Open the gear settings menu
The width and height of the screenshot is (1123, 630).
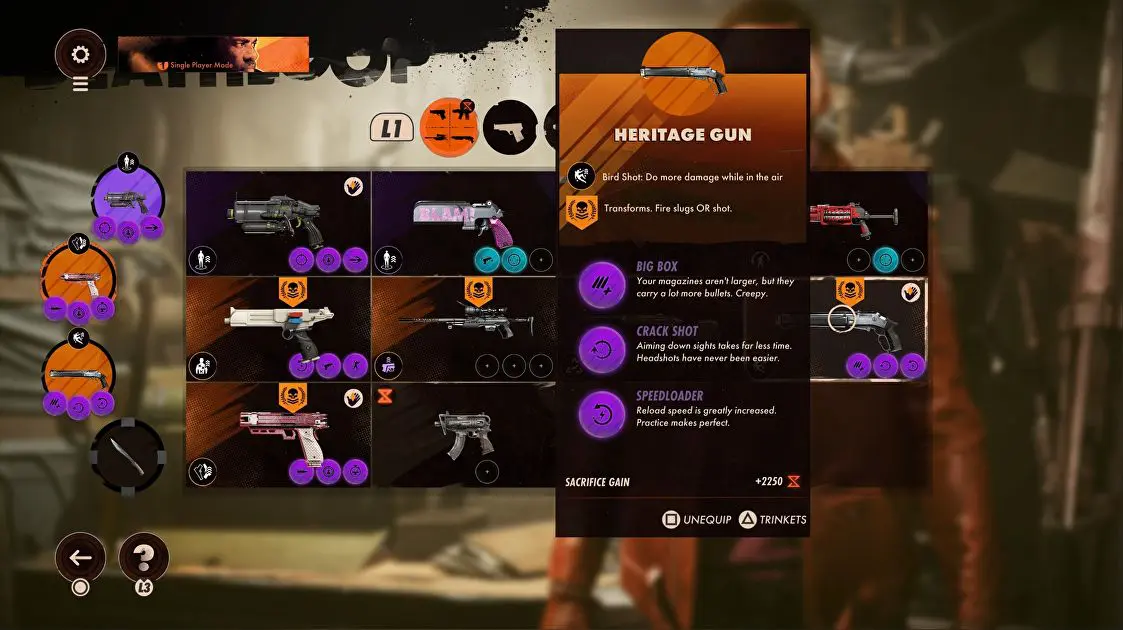pos(80,54)
